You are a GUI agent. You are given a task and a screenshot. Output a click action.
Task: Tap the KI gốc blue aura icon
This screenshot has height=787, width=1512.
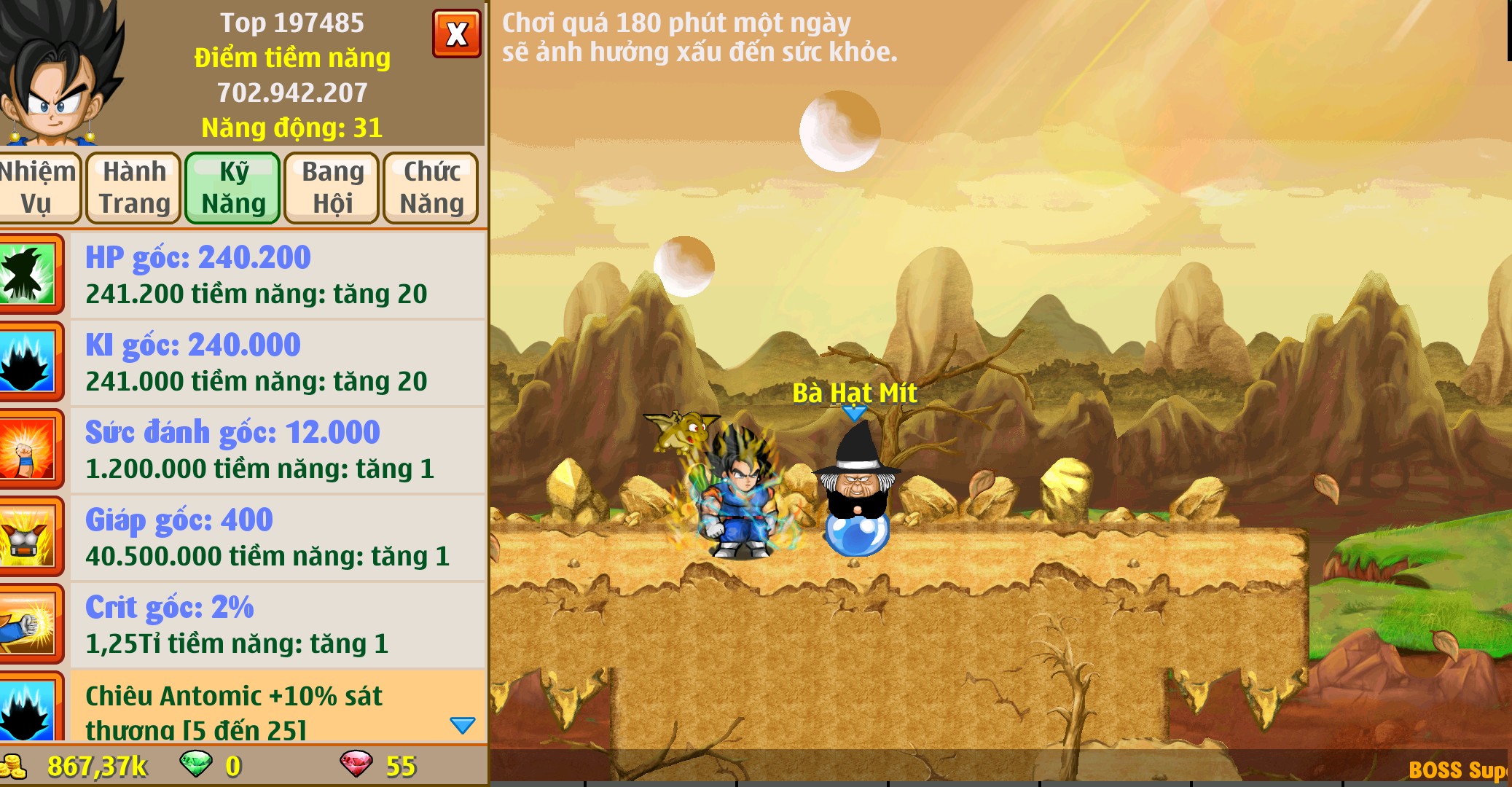28,362
